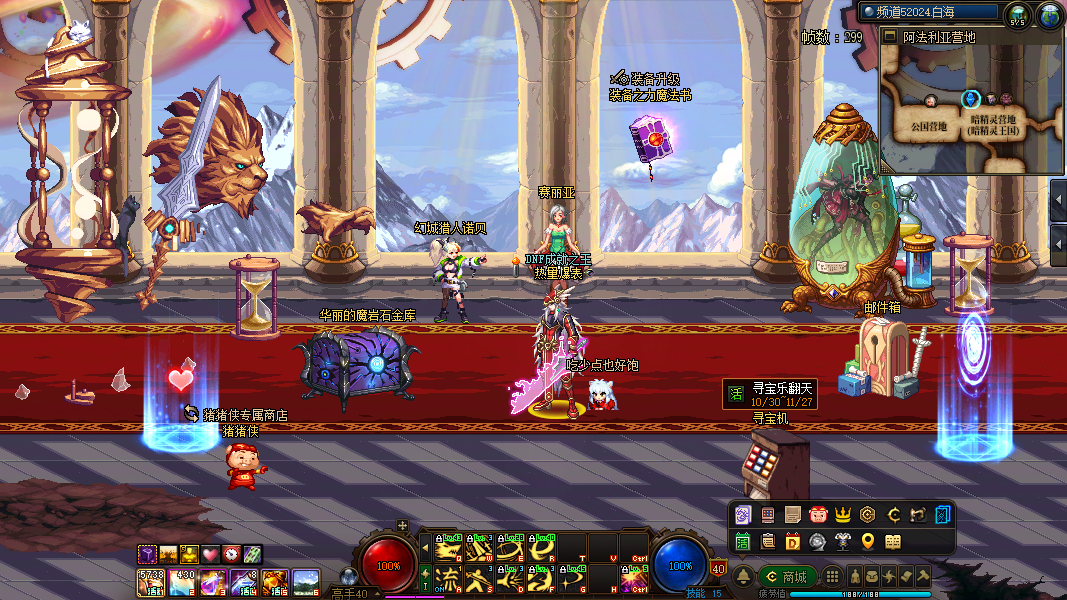Image resolution: width=1067 pixels, height=600 pixels.
Task: Open the green 活 activity calendar icon
Action: coord(743,542)
